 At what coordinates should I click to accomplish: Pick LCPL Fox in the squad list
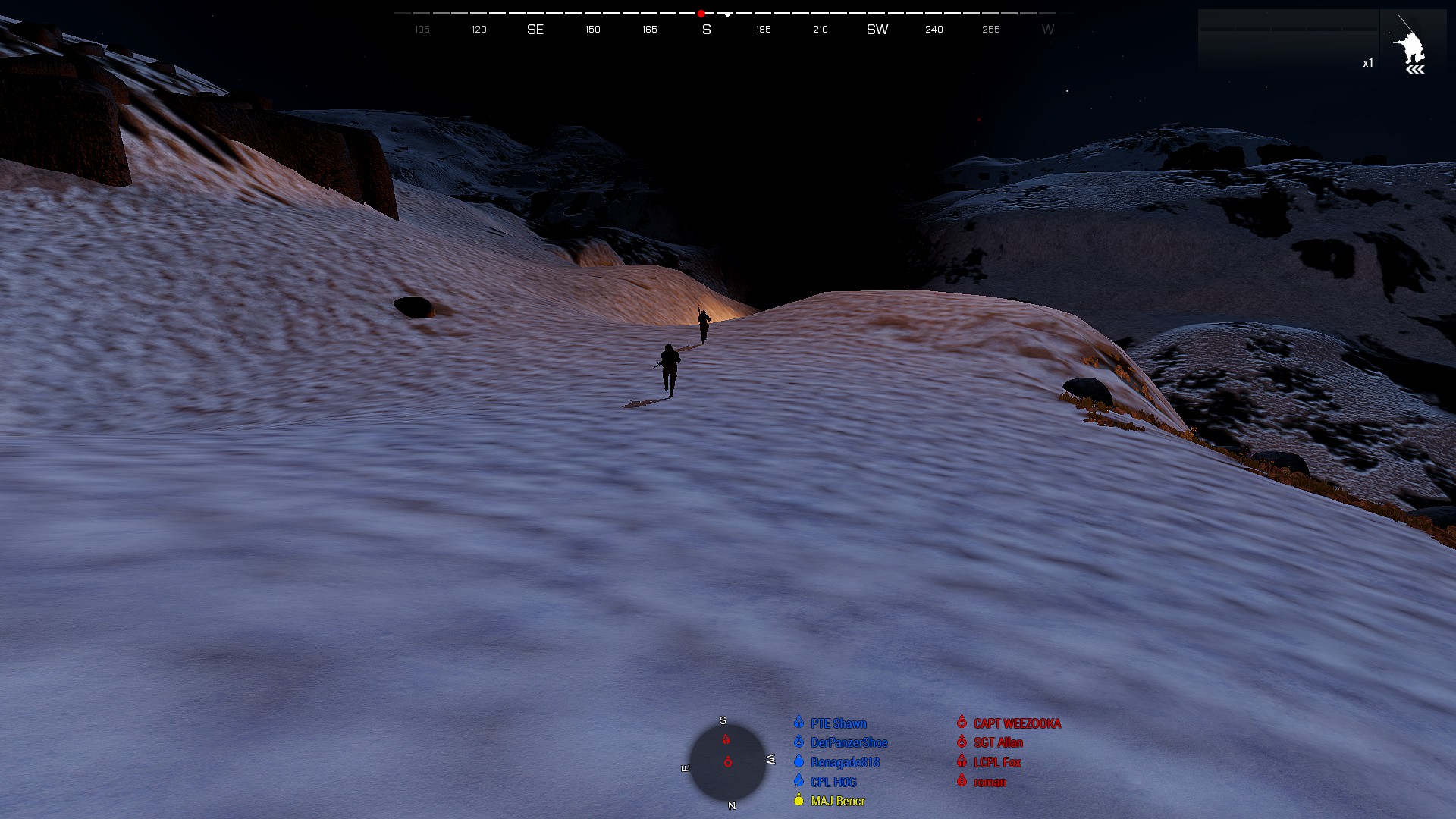996,762
